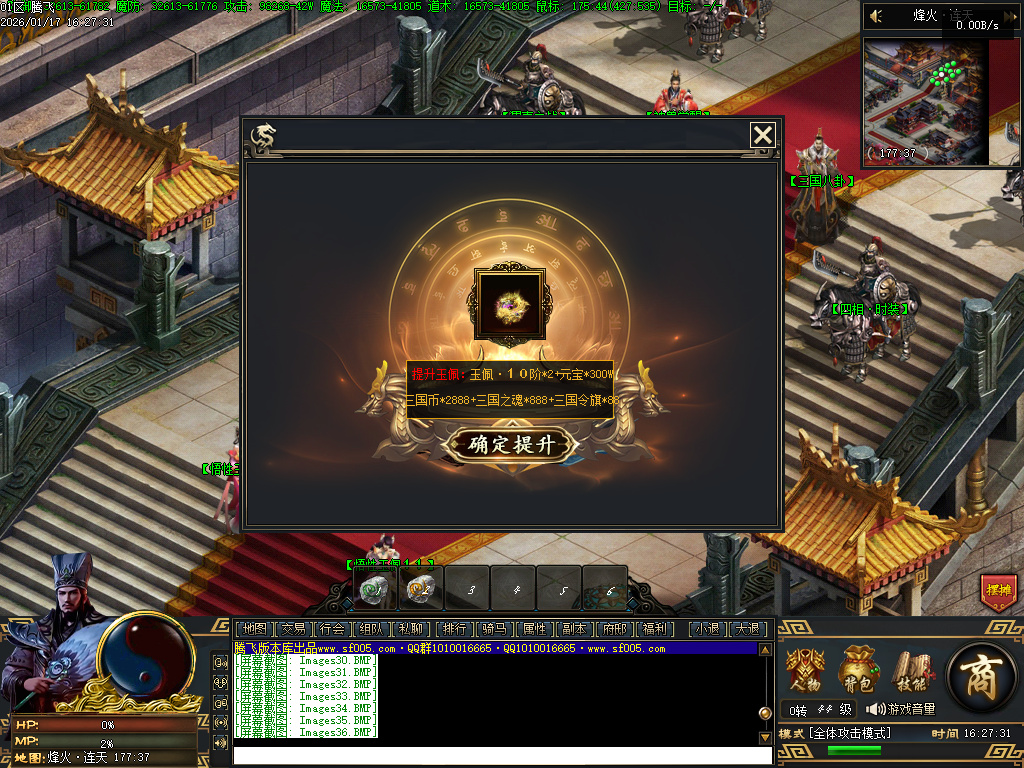Open the 福利 welfare rewards
The height and width of the screenshot is (768, 1024).
pyautogui.click(x=655, y=629)
